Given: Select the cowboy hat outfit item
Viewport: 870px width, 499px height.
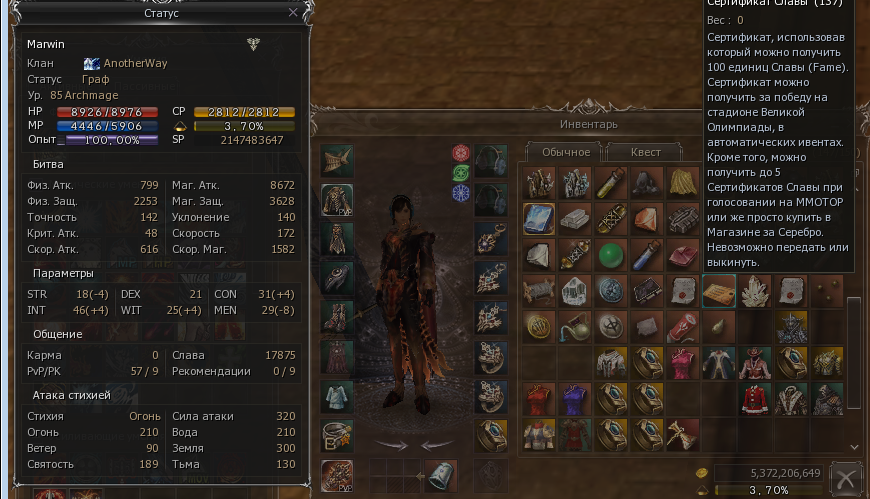Looking at the screenshot, I should tap(755, 361).
